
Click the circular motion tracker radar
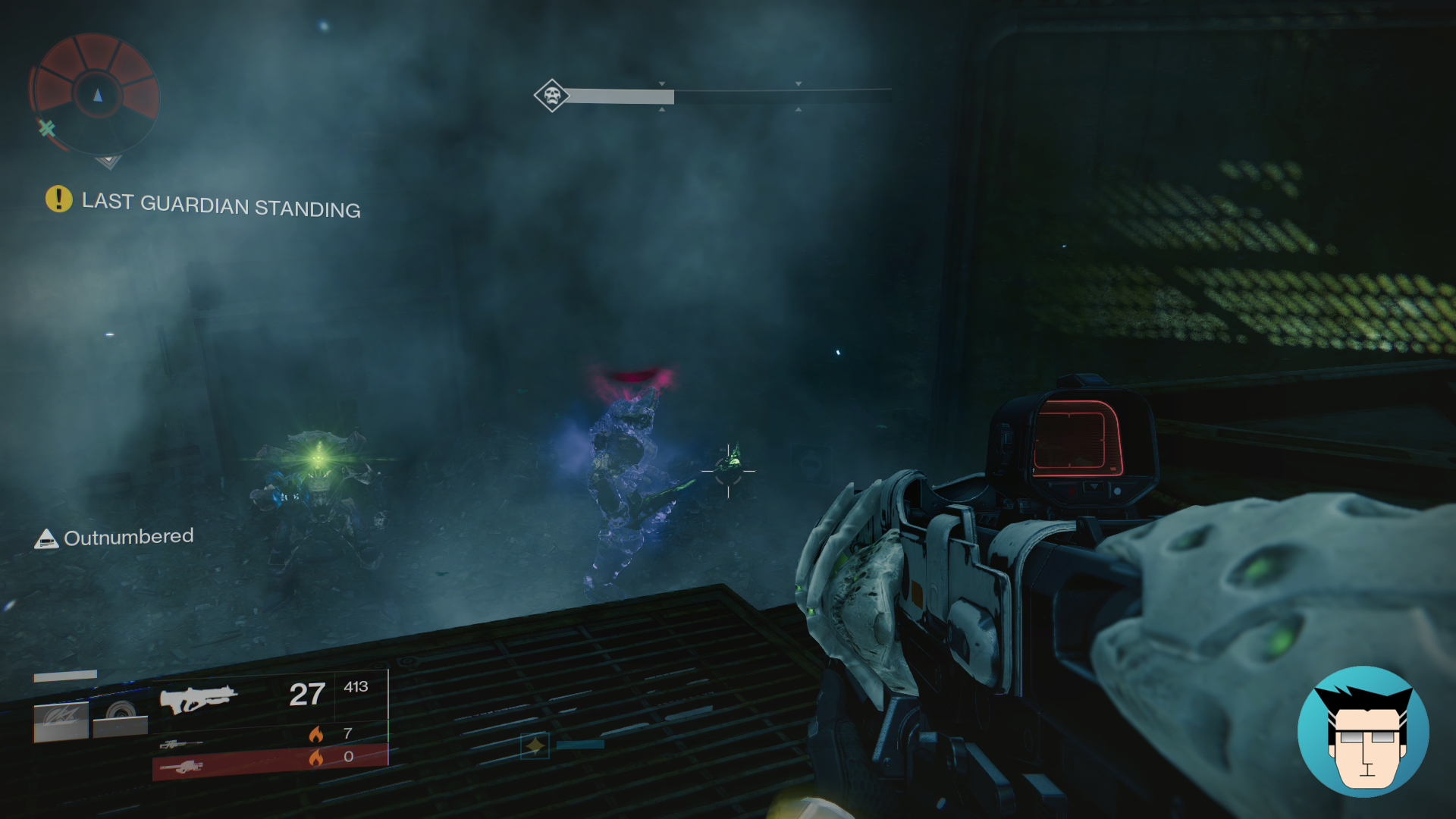pos(96,94)
